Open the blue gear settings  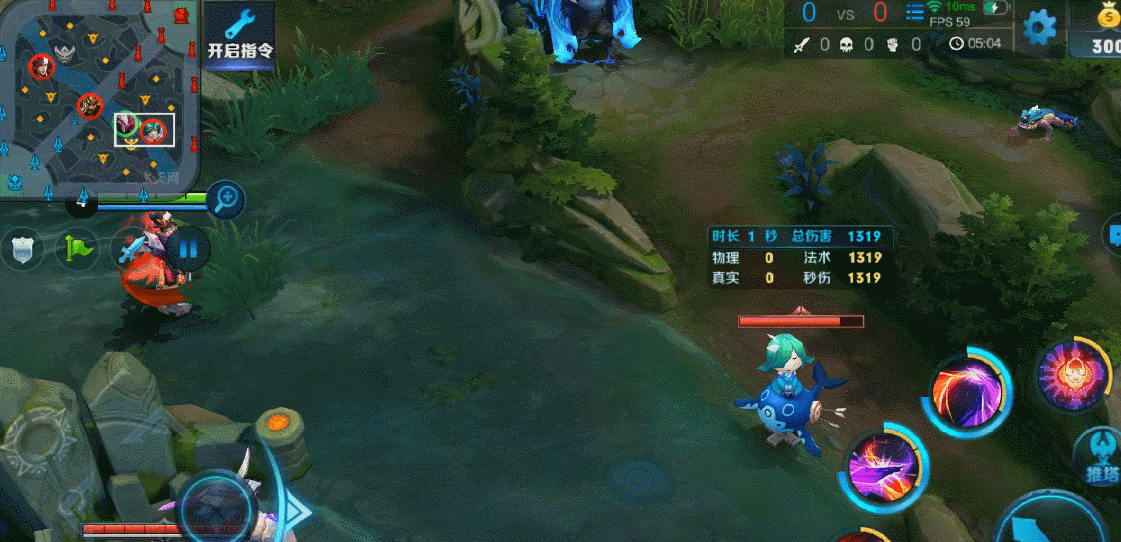tap(1040, 27)
